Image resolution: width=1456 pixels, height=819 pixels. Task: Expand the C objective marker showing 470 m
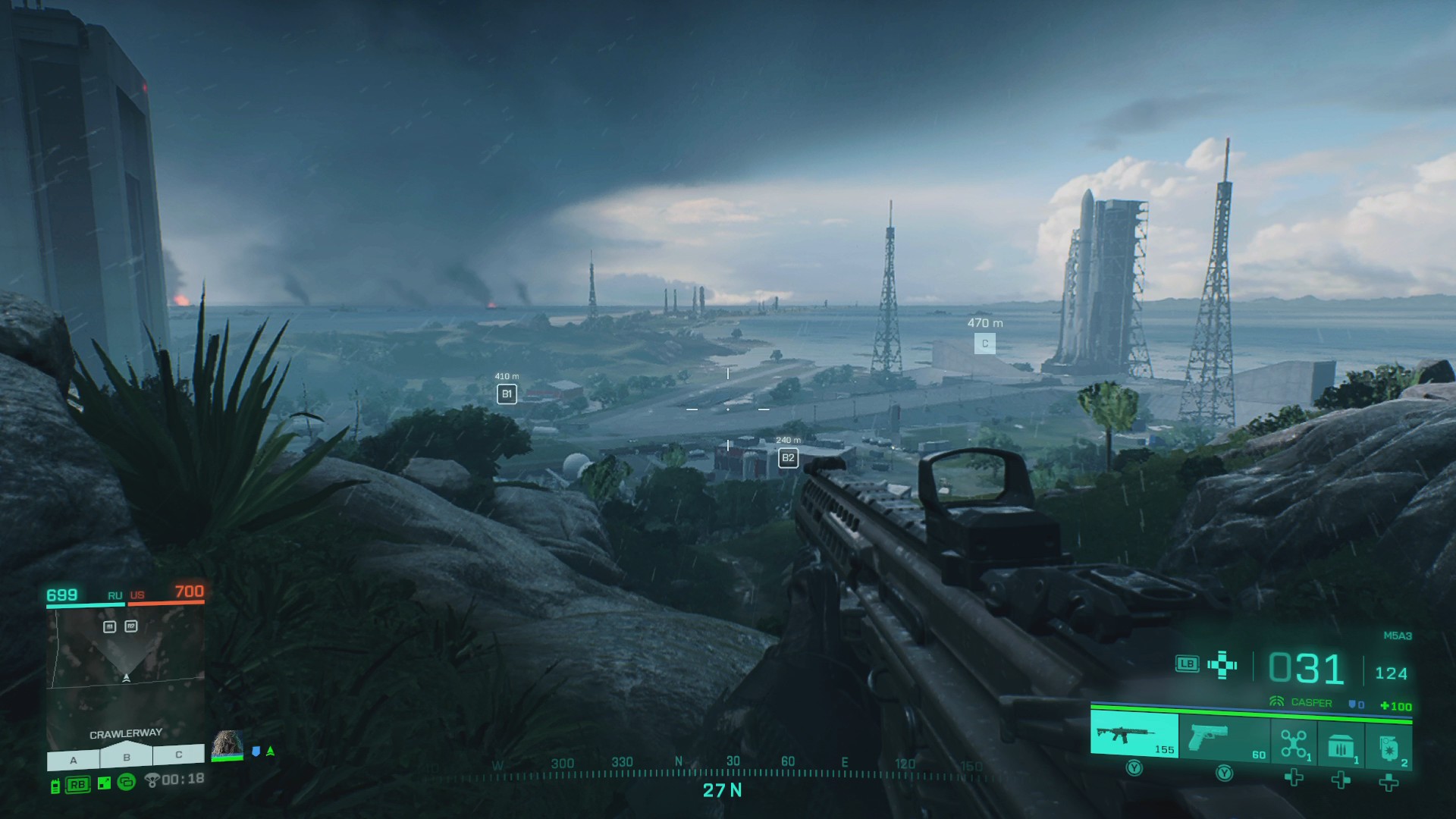point(985,344)
